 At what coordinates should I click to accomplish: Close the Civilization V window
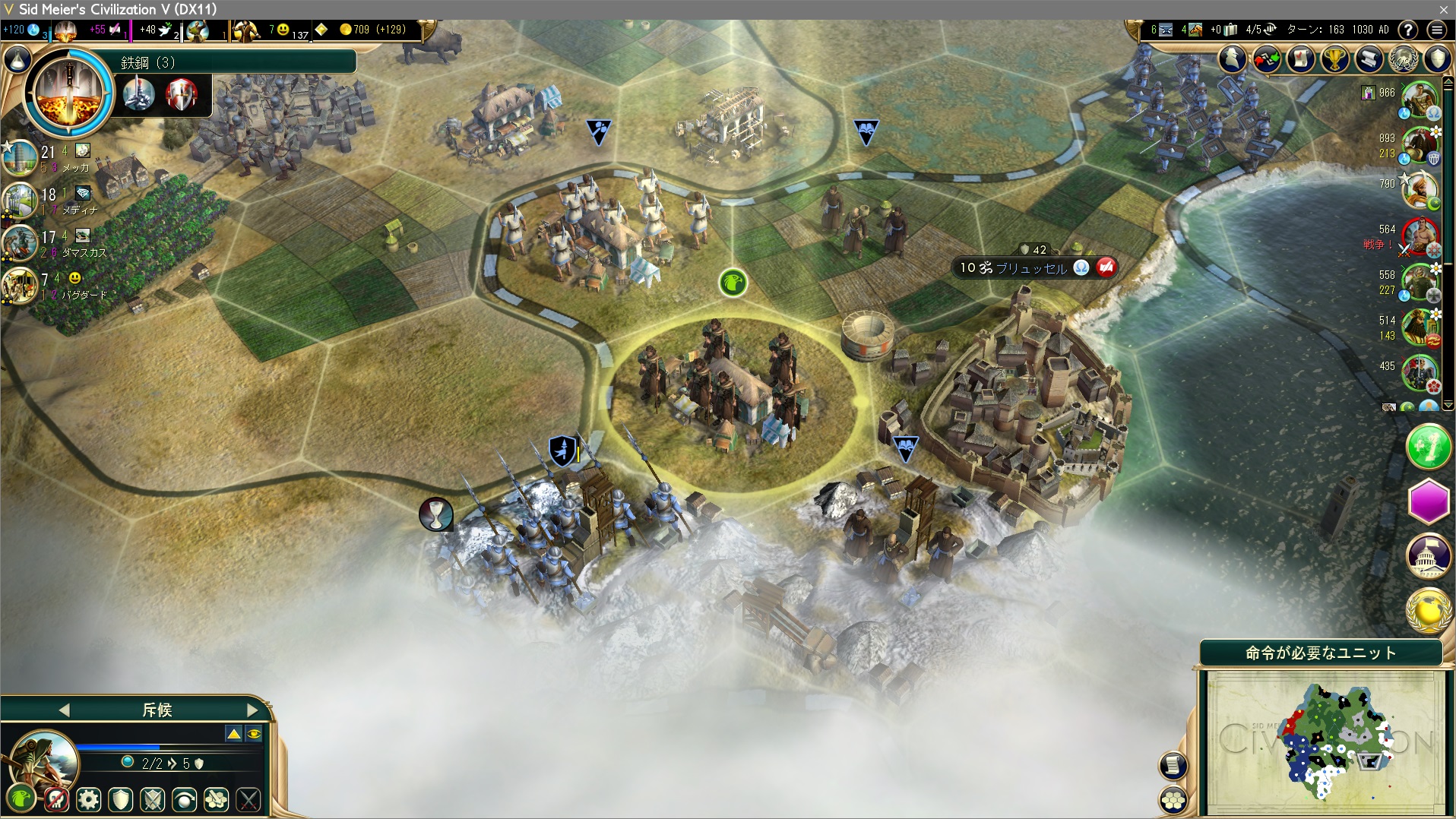tap(1443, 9)
